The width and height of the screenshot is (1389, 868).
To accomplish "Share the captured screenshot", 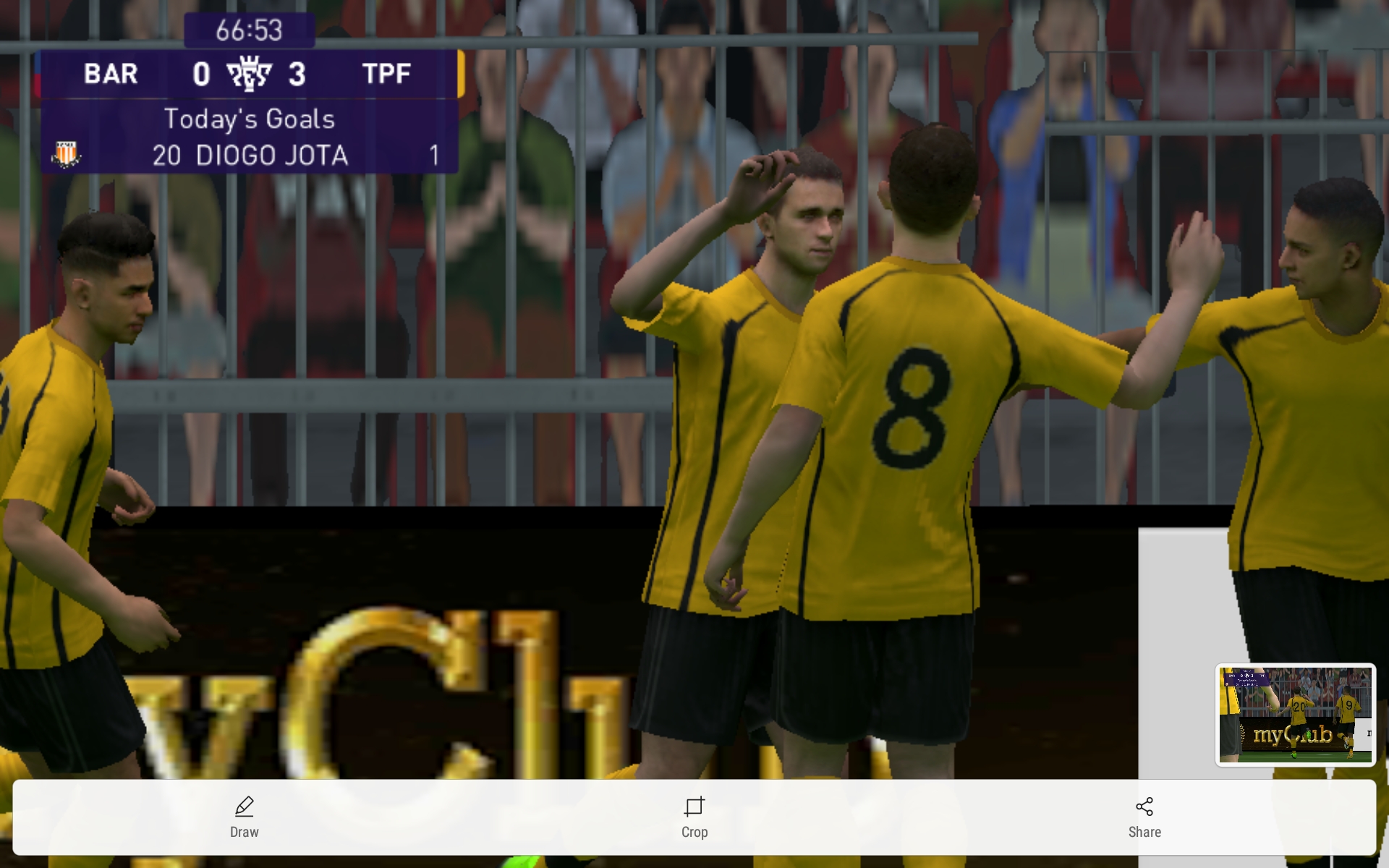I will tap(1144, 817).
